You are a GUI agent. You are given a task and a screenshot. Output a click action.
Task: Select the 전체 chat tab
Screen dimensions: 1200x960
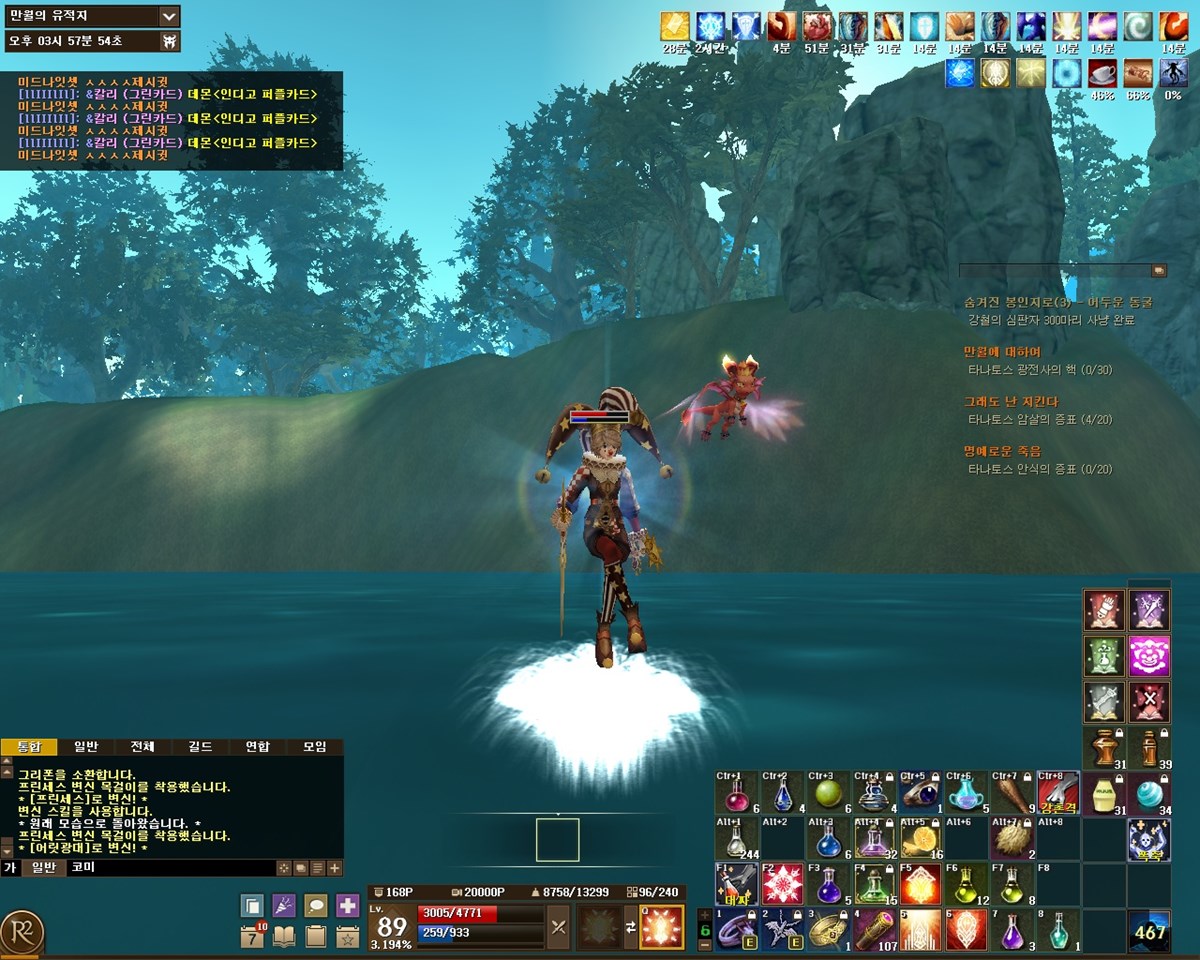(x=143, y=747)
